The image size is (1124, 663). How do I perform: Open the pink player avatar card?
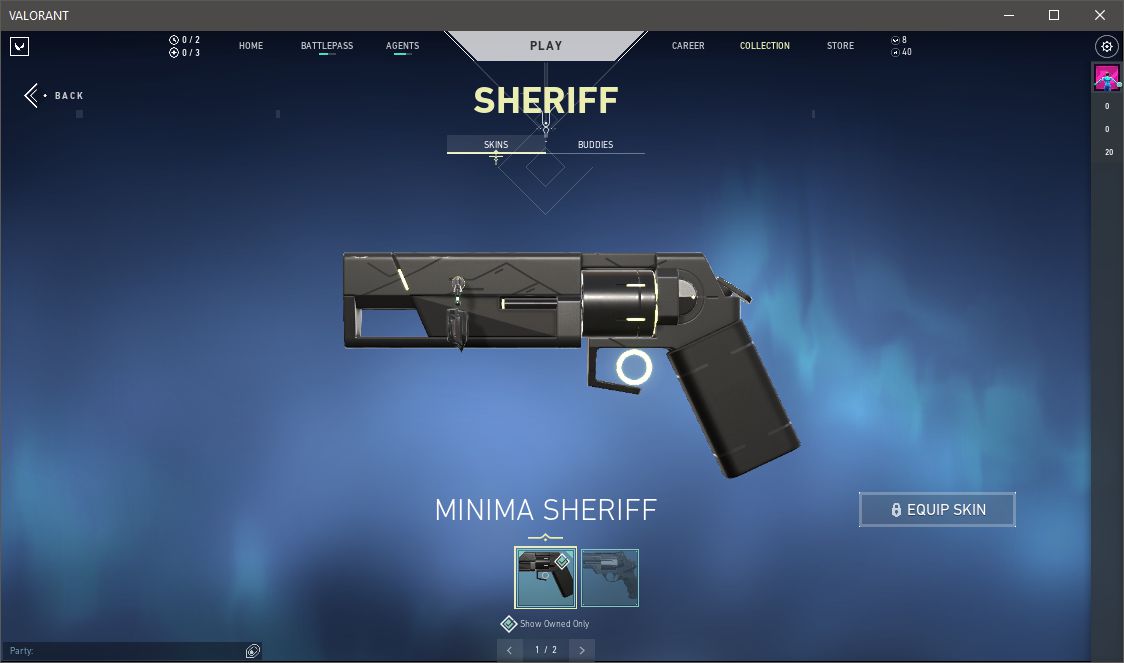(x=1106, y=78)
